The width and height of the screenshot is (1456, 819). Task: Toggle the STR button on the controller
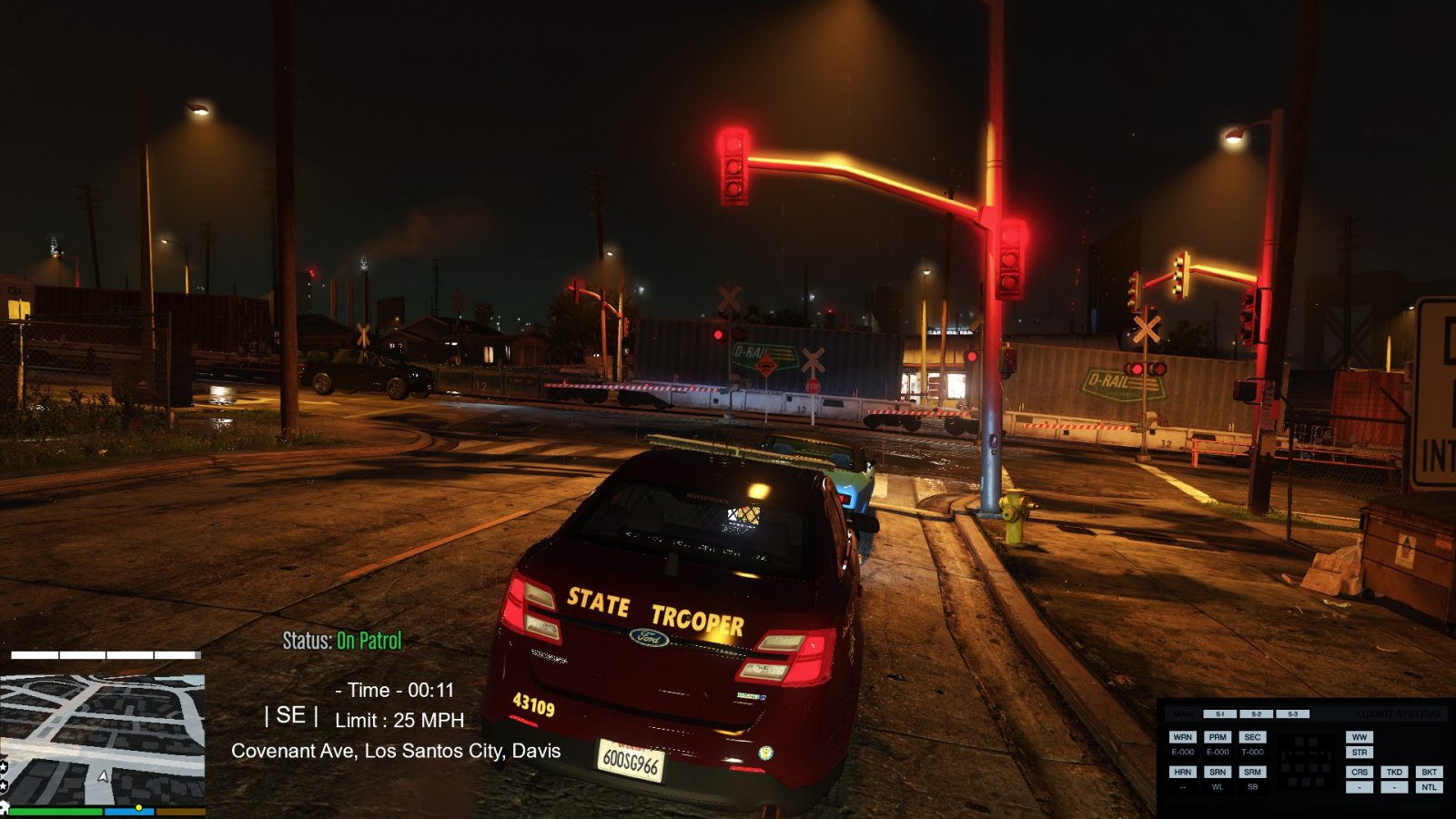1360,753
